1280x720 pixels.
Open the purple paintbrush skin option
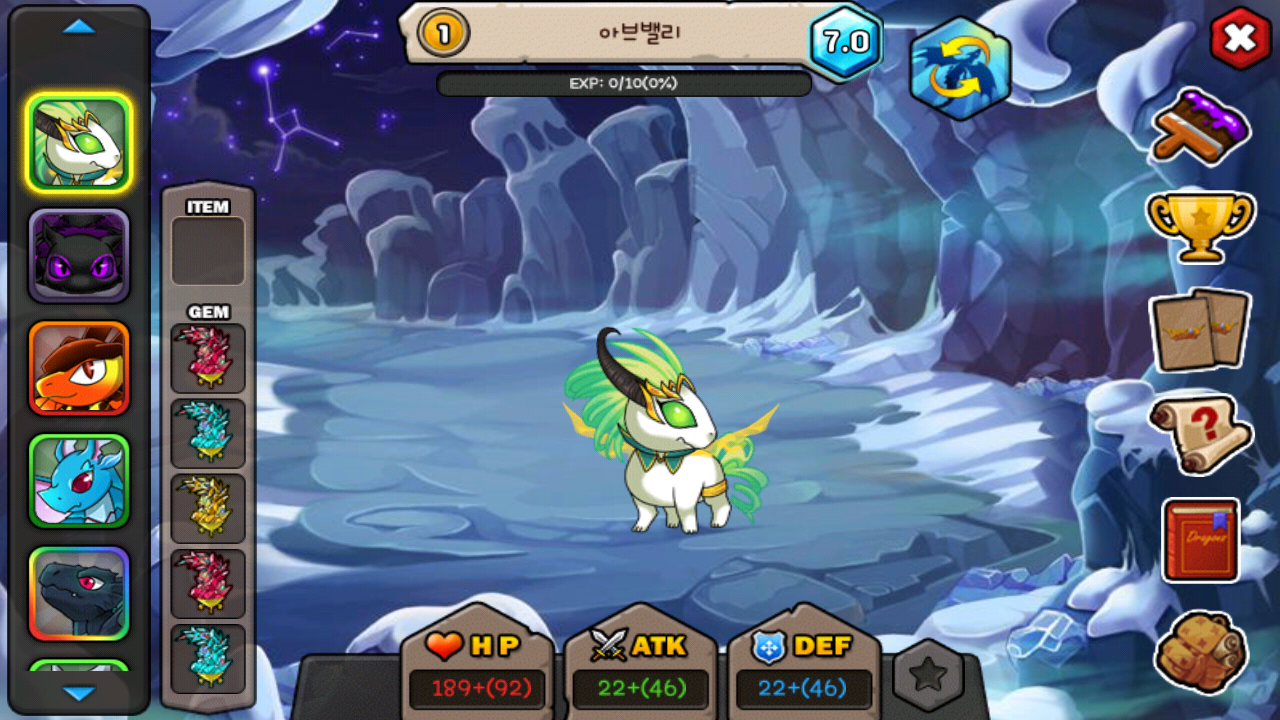[1201, 125]
